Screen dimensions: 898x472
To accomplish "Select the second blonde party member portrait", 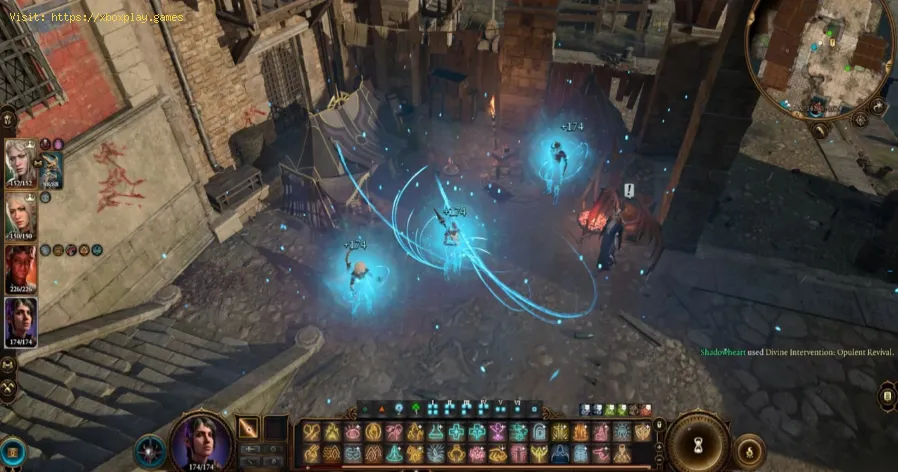I will 19,213.
